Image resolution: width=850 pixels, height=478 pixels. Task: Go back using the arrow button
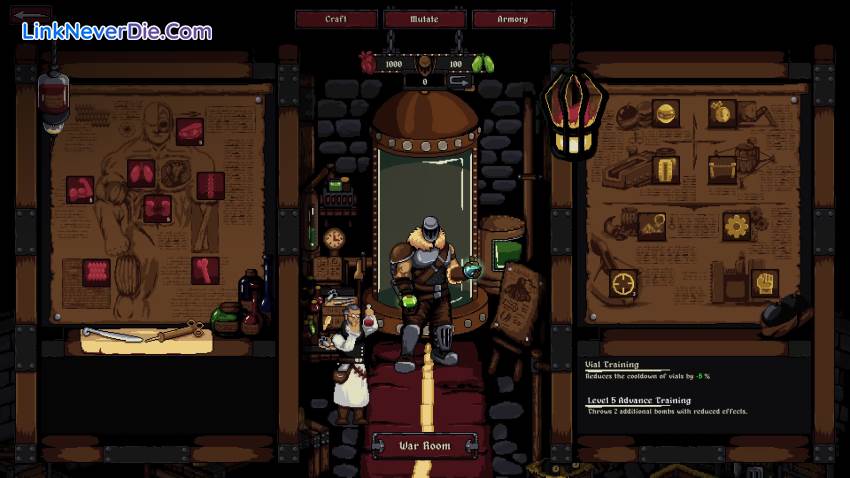(x=32, y=14)
